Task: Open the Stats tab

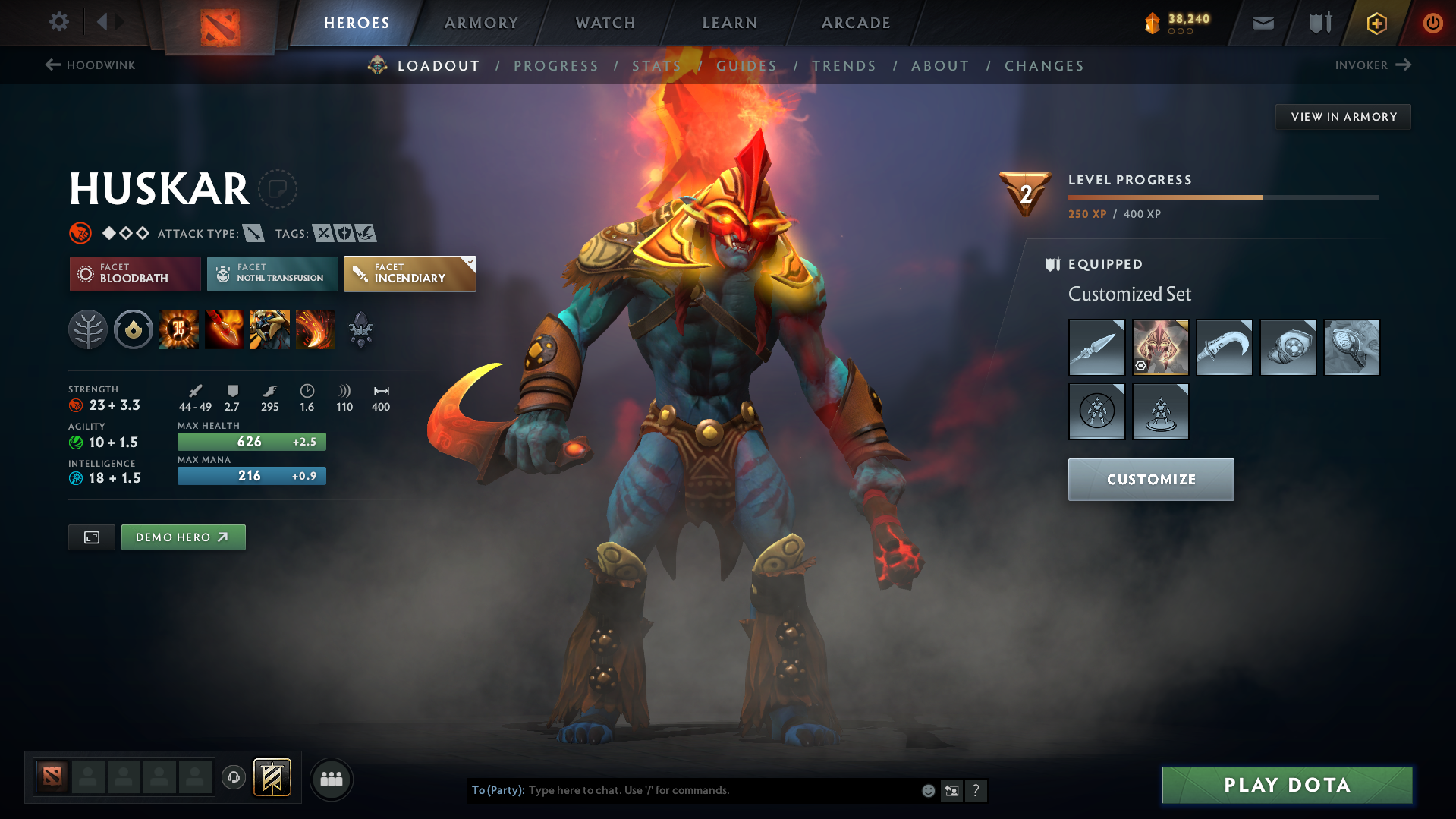Action: pos(656,66)
